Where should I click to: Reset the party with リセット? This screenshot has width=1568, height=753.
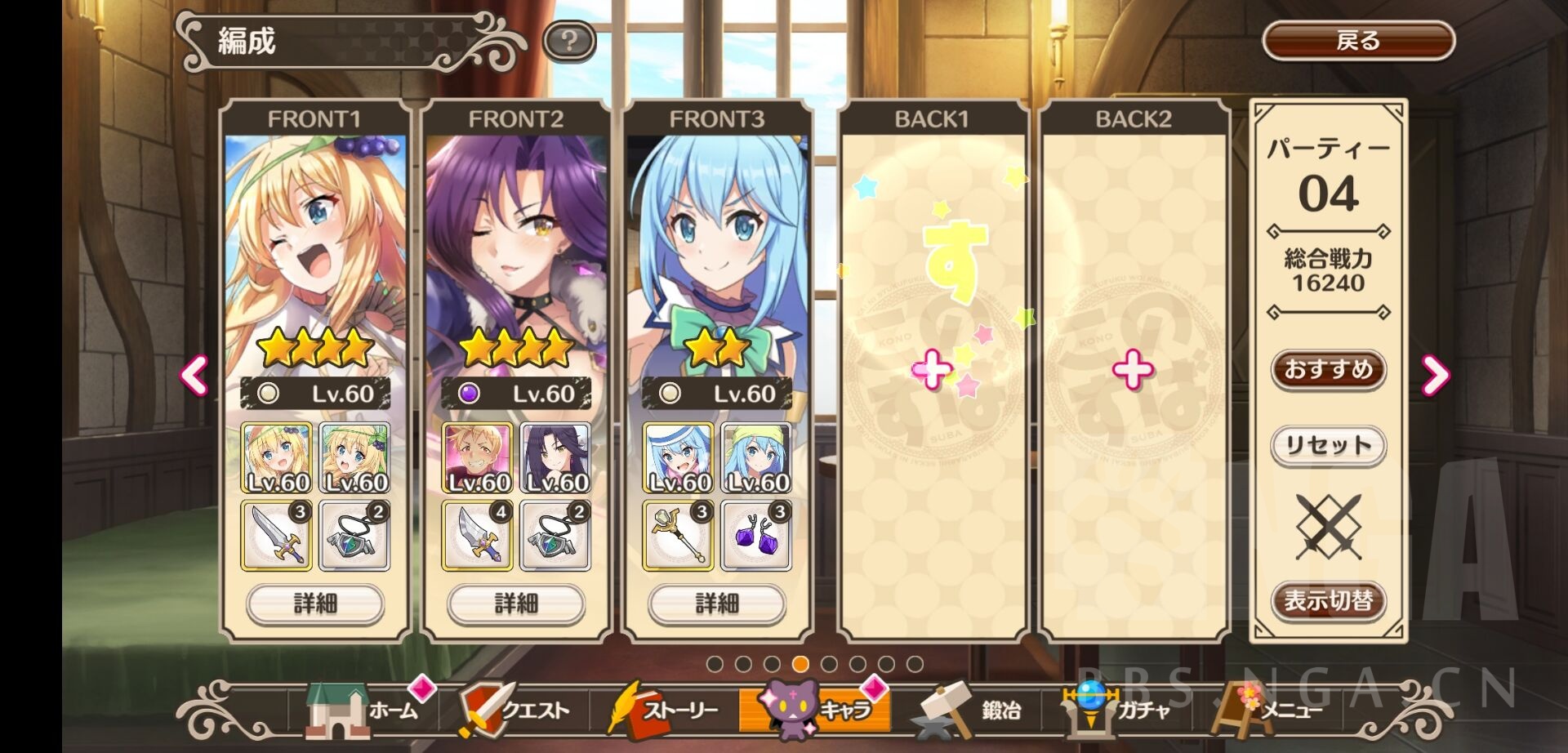pyautogui.click(x=1328, y=446)
